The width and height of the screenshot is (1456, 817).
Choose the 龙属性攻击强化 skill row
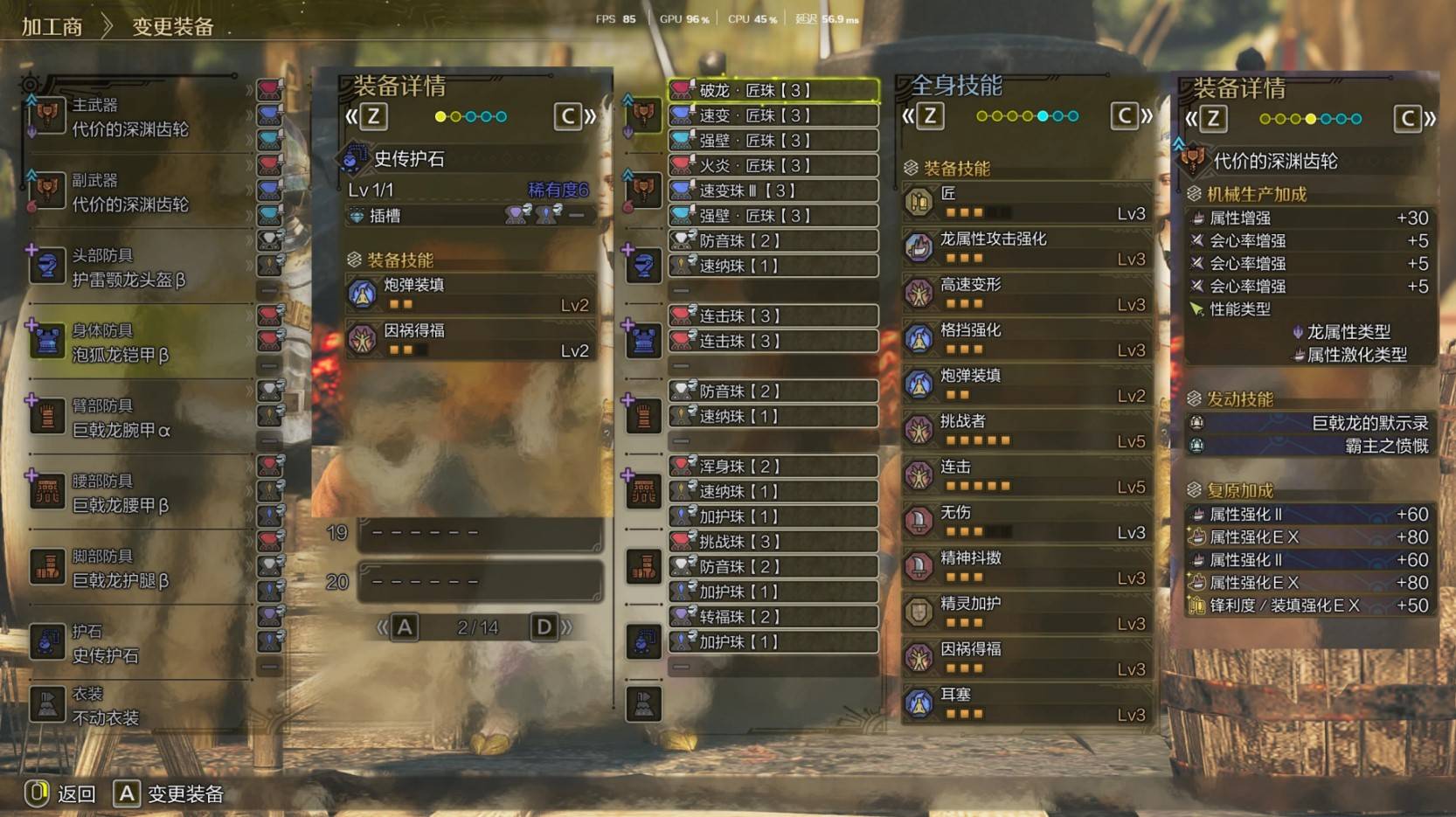(x=1027, y=248)
